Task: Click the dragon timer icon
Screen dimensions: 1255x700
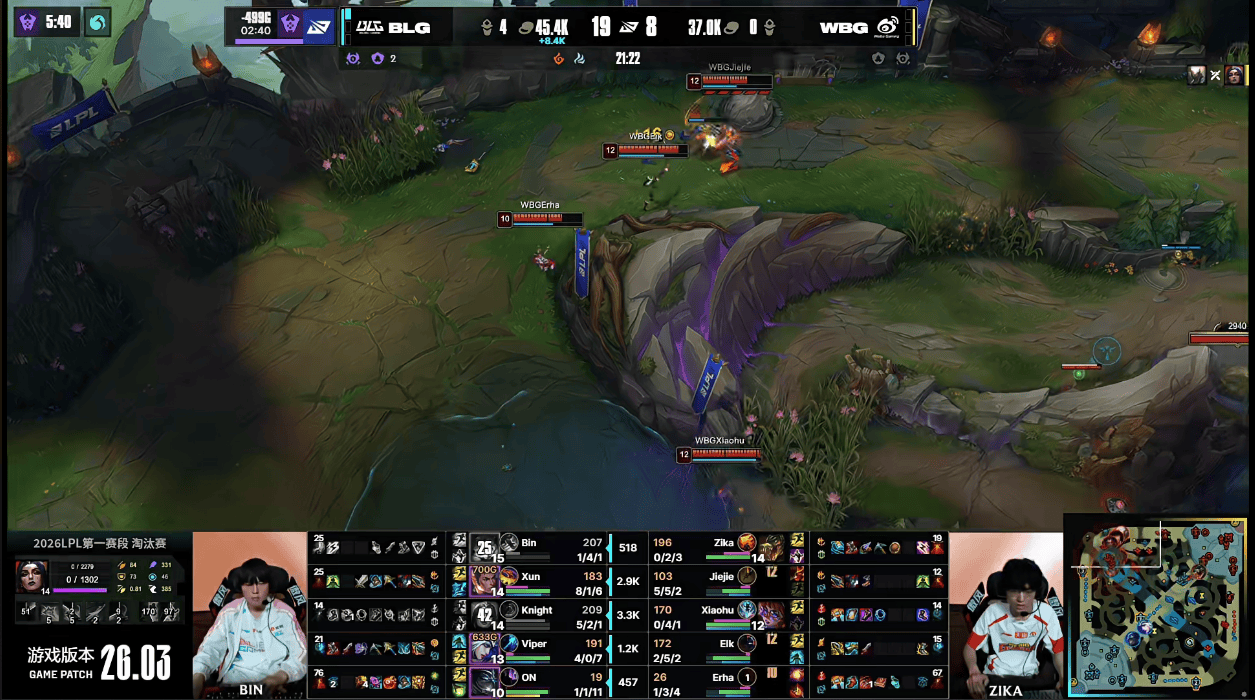Action: tap(98, 21)
